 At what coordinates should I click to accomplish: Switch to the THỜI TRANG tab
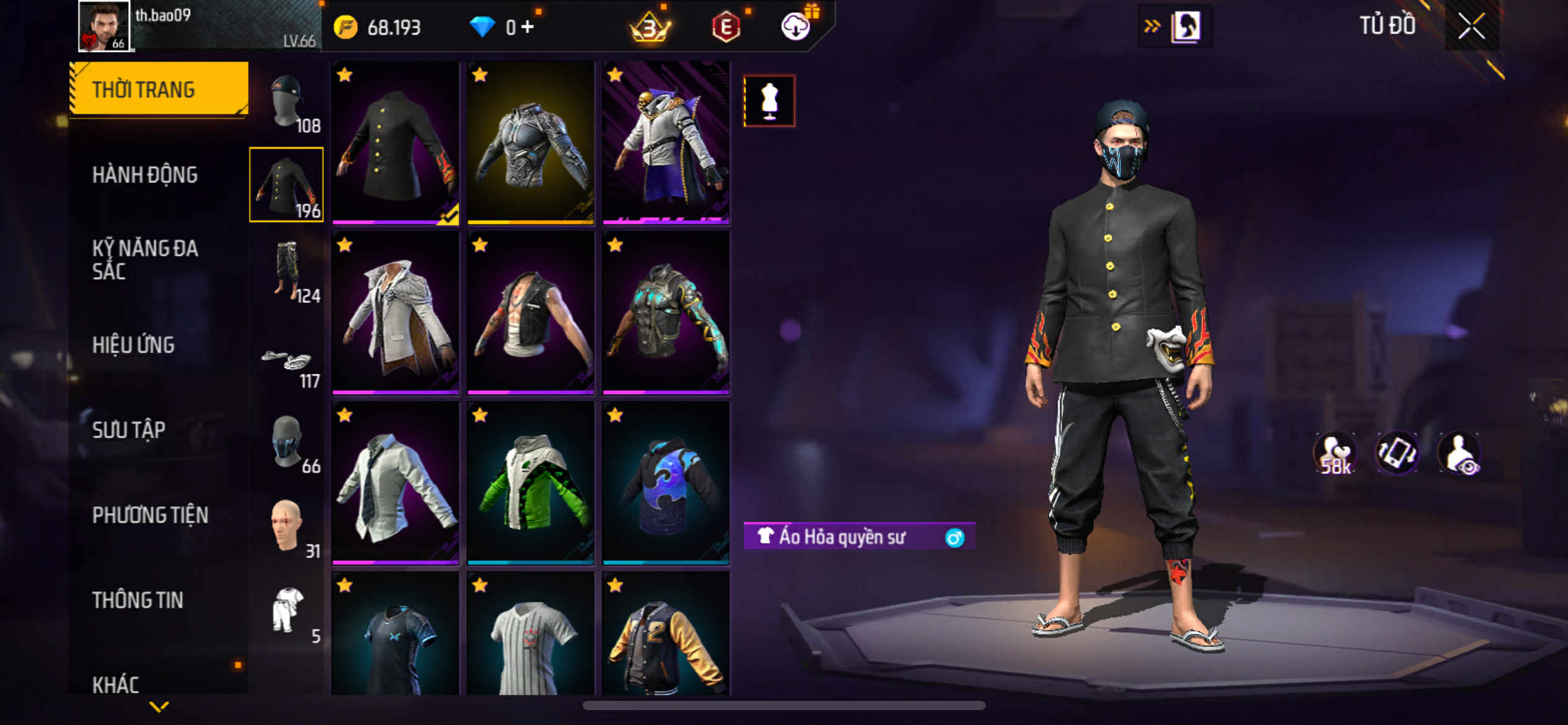coord(159,89)
